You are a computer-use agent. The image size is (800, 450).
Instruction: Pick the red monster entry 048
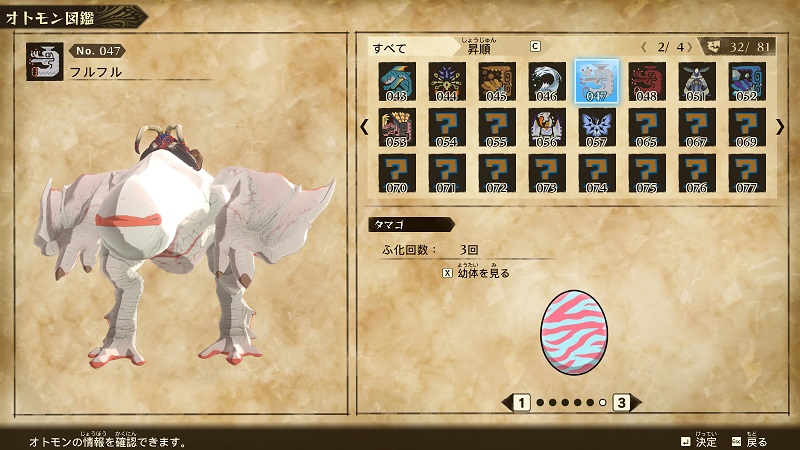click(646, 80)
